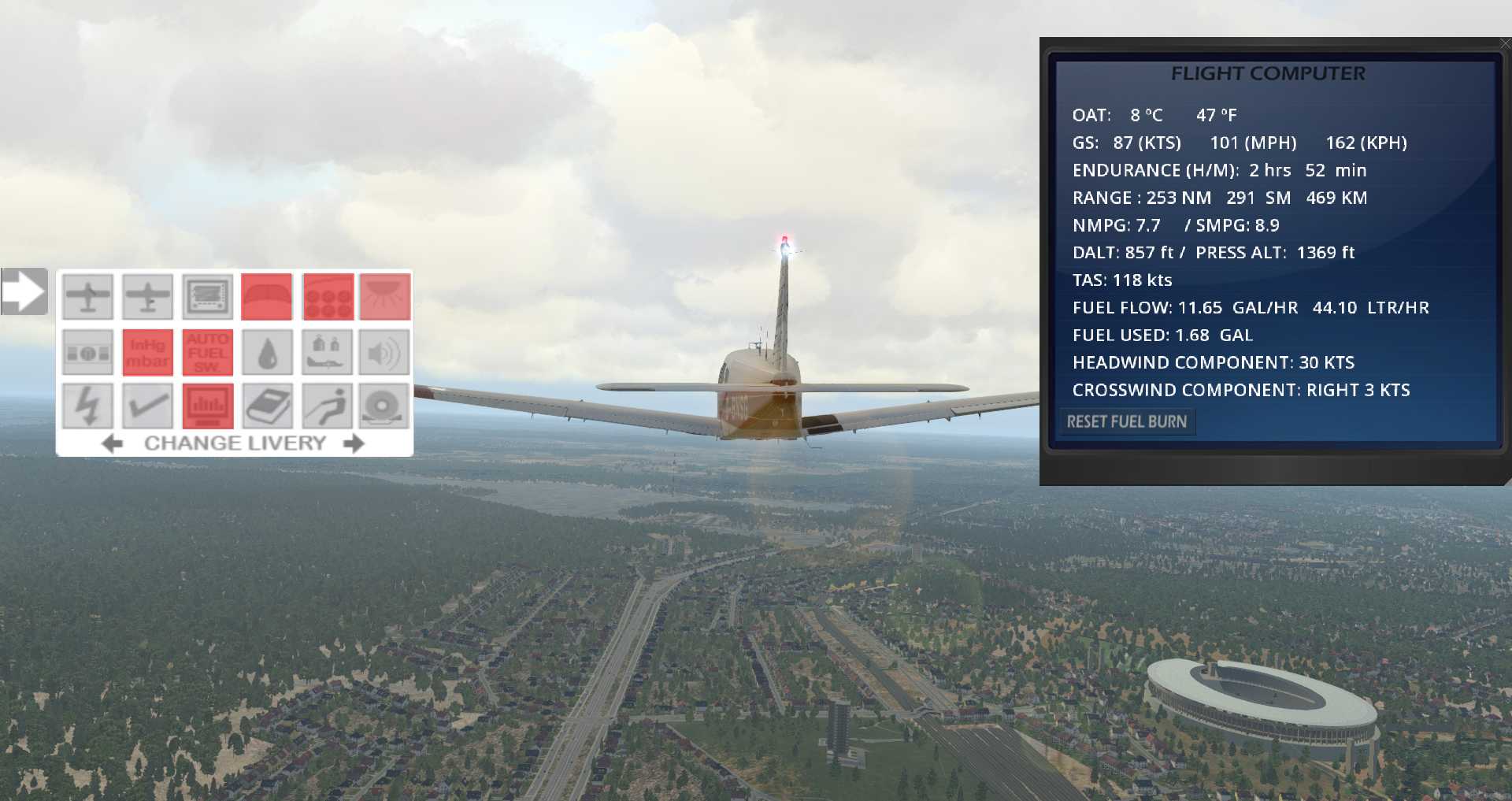Open the avionics display screen icon
The width and height of the screenshot is (1512, 801).
[x=208, y=297]
